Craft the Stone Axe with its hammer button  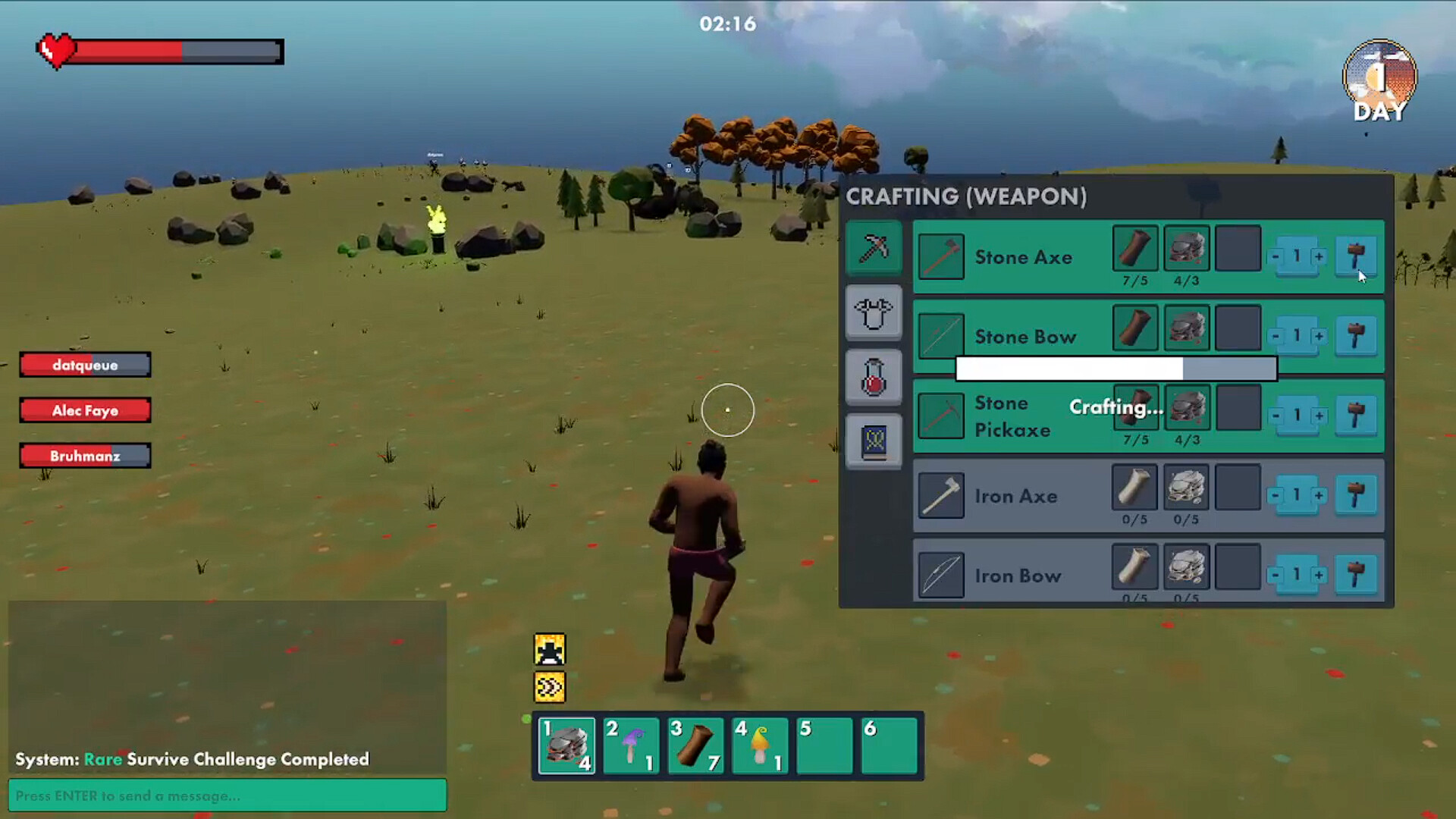point(1356,256)
